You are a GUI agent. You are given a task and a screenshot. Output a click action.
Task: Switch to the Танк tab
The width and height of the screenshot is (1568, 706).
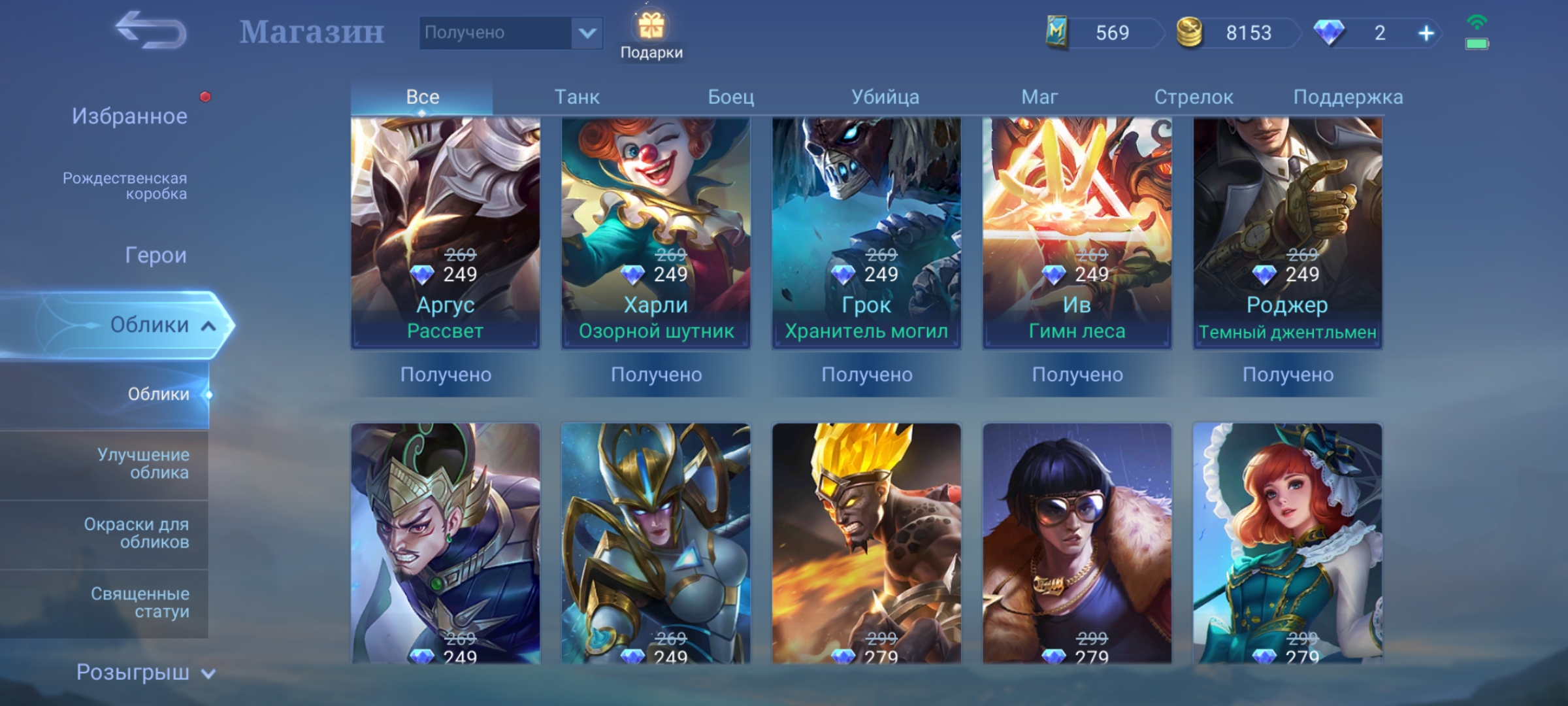pyautogui.click(x=577, y=97)
